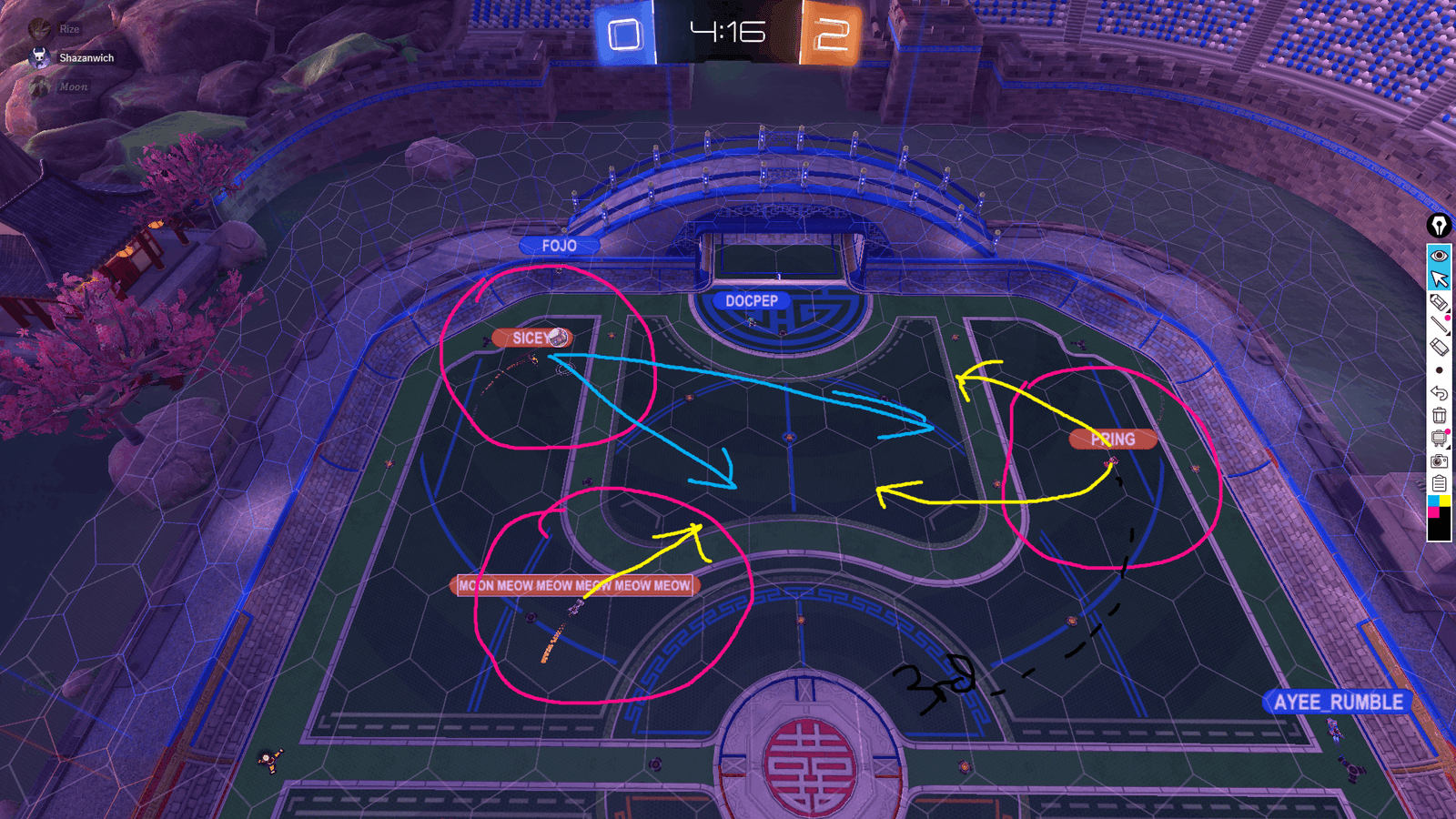1456x819 pixels.
Task: Click the clipboard icon in the toolbar
Action: (1440, 482)
